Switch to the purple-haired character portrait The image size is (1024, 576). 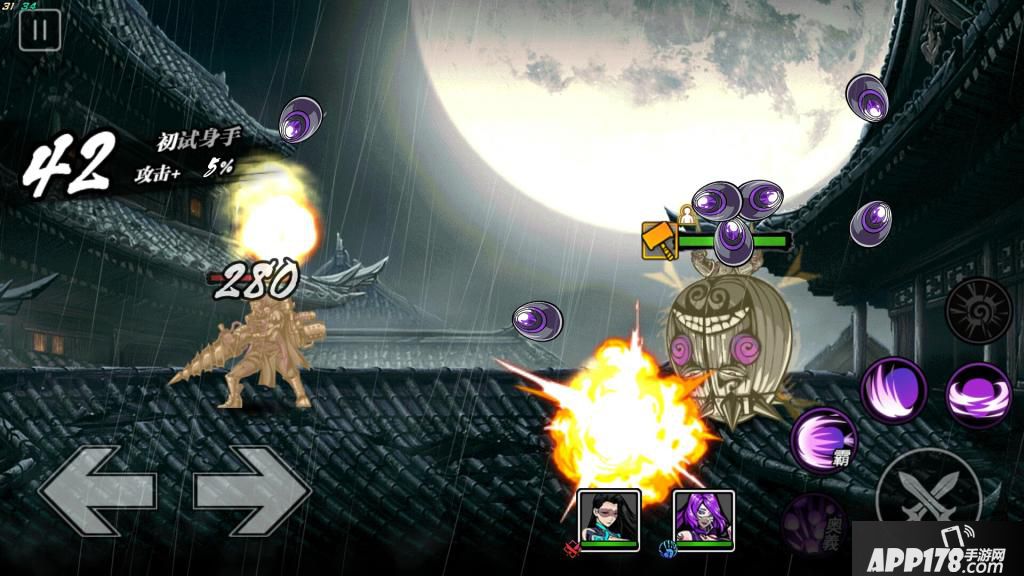coord(704,519)
